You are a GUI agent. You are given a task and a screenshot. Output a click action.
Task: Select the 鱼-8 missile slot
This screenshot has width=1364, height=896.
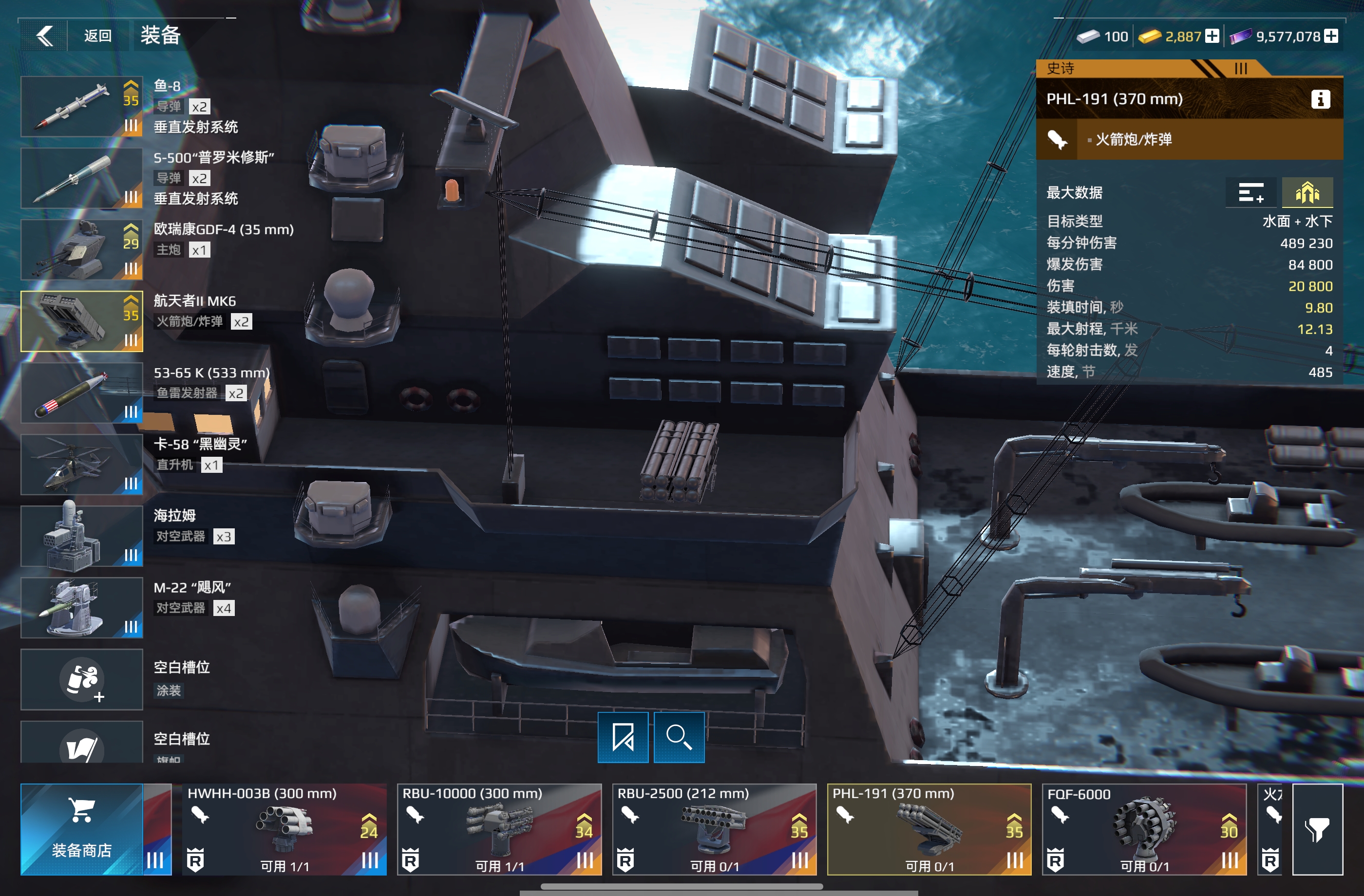coord(82,107)
